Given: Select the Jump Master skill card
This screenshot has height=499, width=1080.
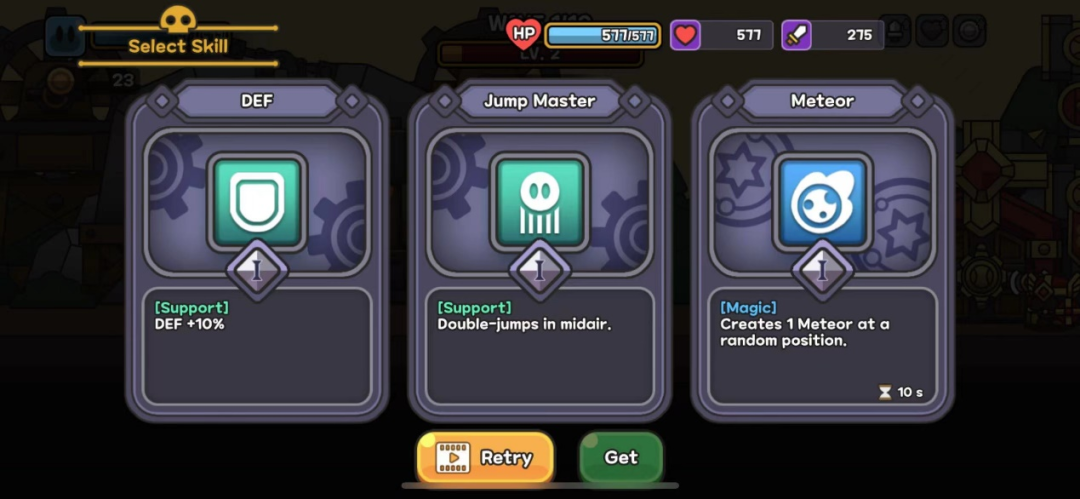Looking at the screenshot, I should click(x=540, y=250).
